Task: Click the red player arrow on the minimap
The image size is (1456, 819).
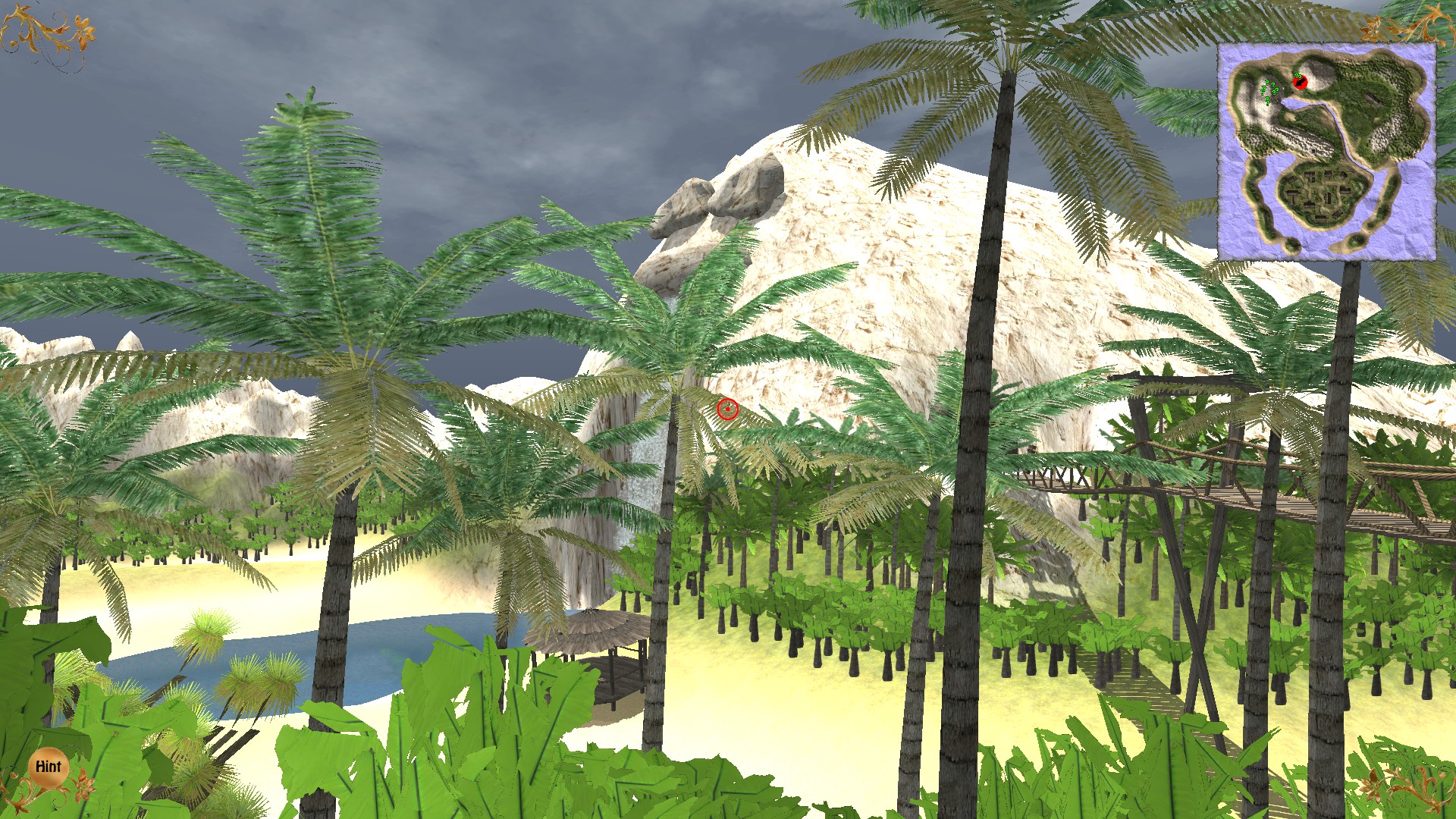Action: [1300, 83]
